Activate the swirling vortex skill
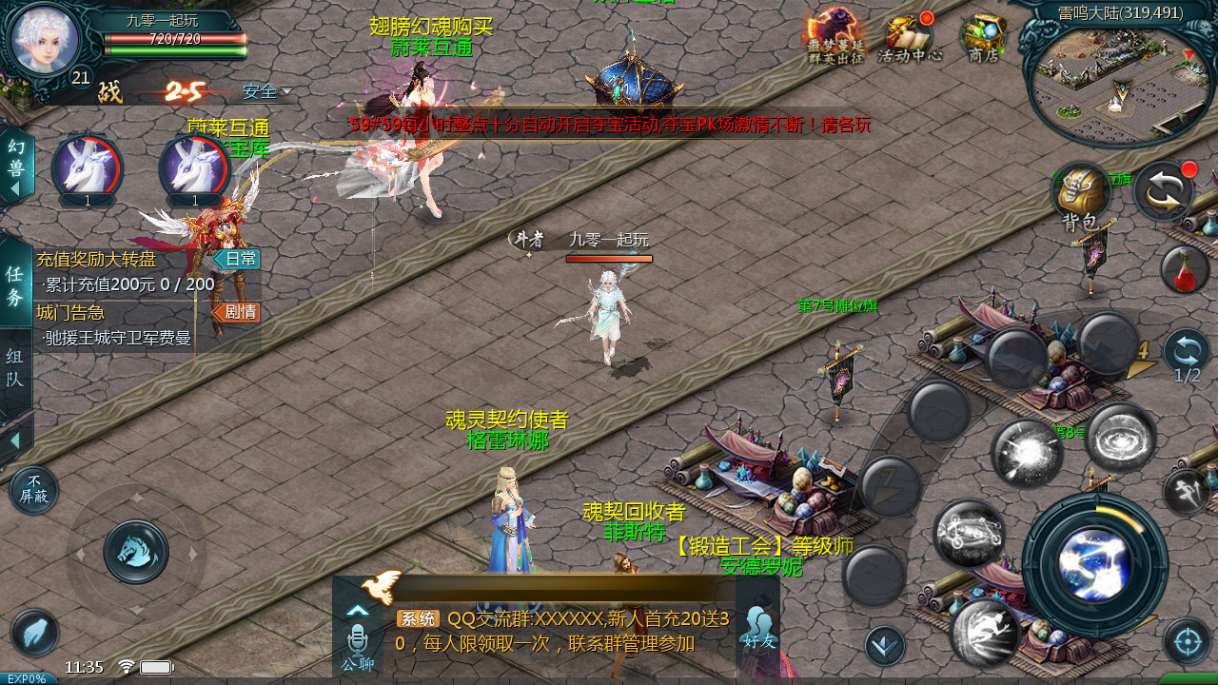 (1120, 437)
